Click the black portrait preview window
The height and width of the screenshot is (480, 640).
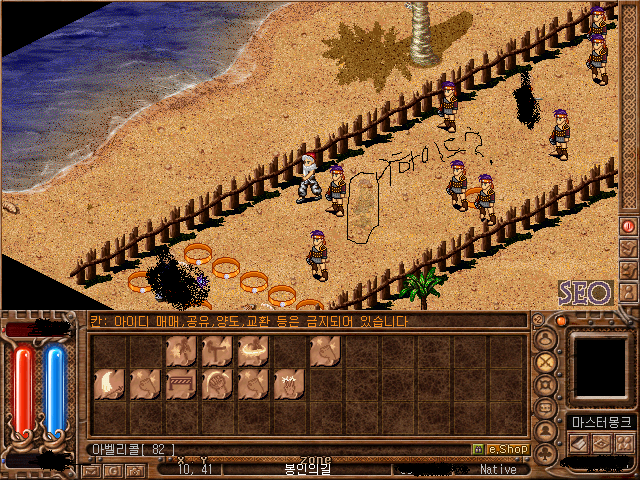pyautogui.click(x=601, y=365)
